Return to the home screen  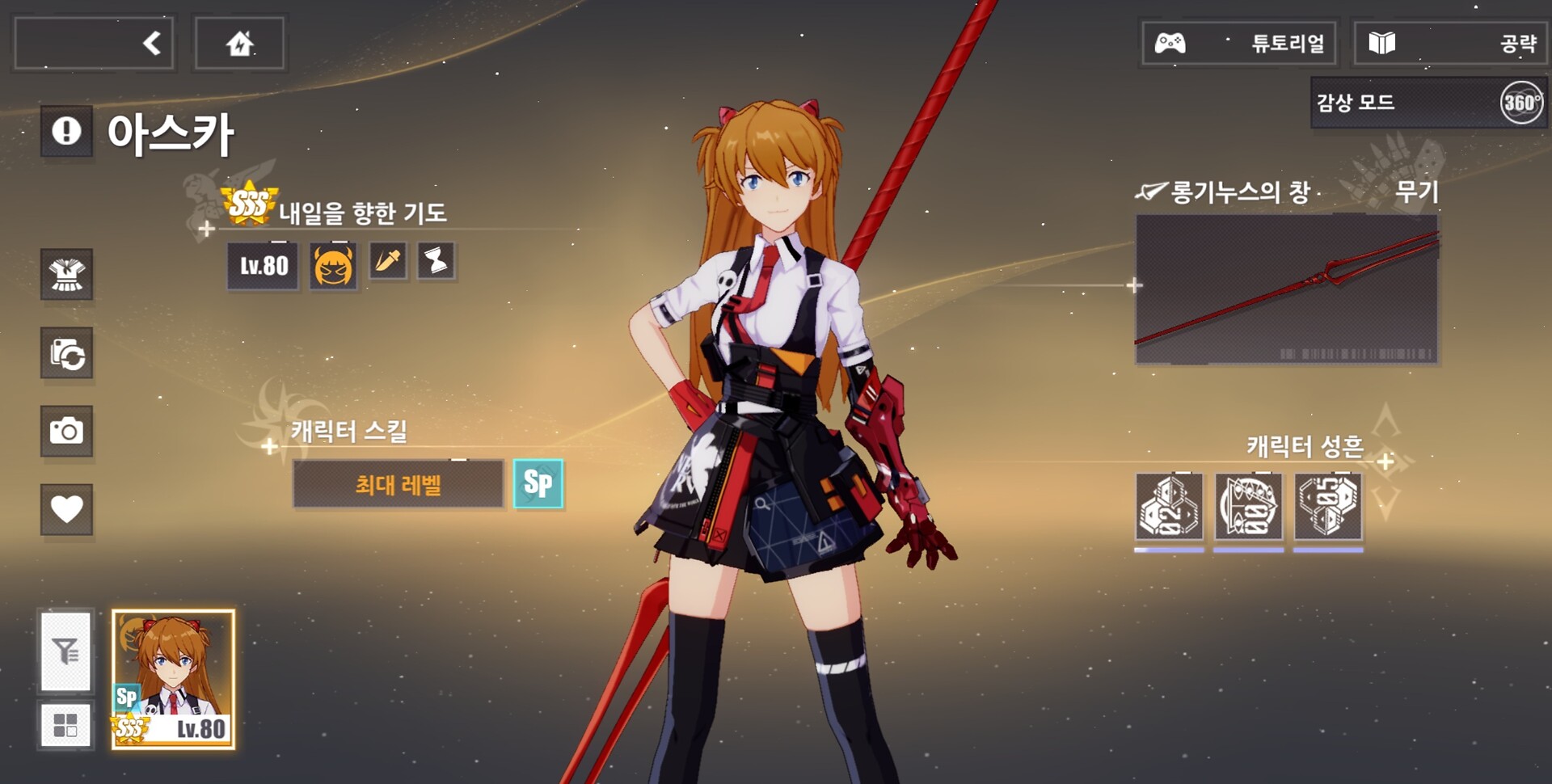pos(239,43)
